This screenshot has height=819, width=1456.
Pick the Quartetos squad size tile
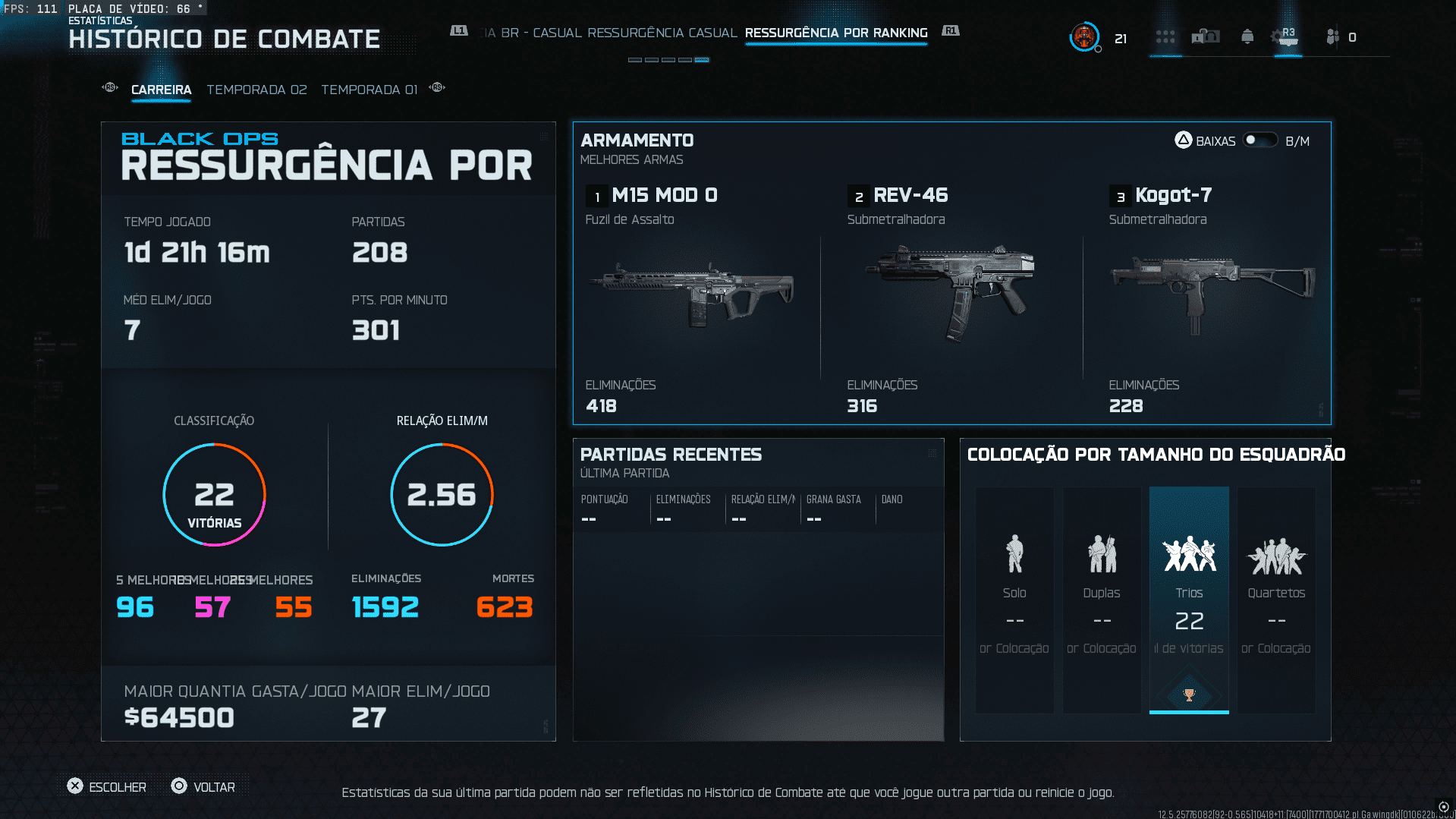tap(1276, 600)
